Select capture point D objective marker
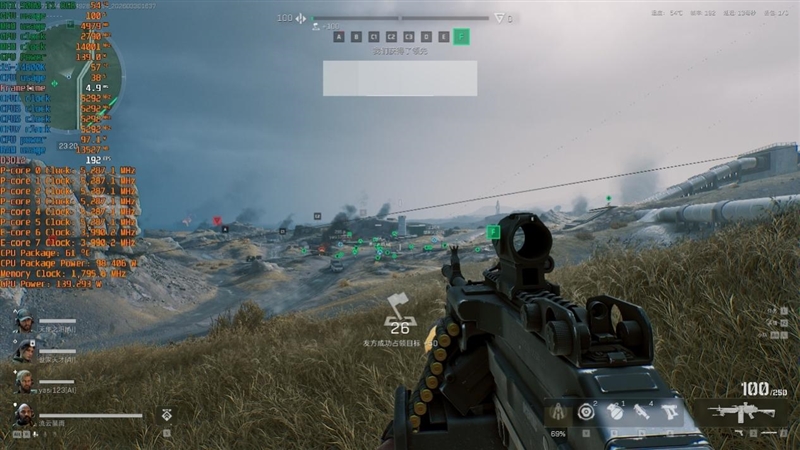Screen dimensions: 800x450 pos(428,37)
